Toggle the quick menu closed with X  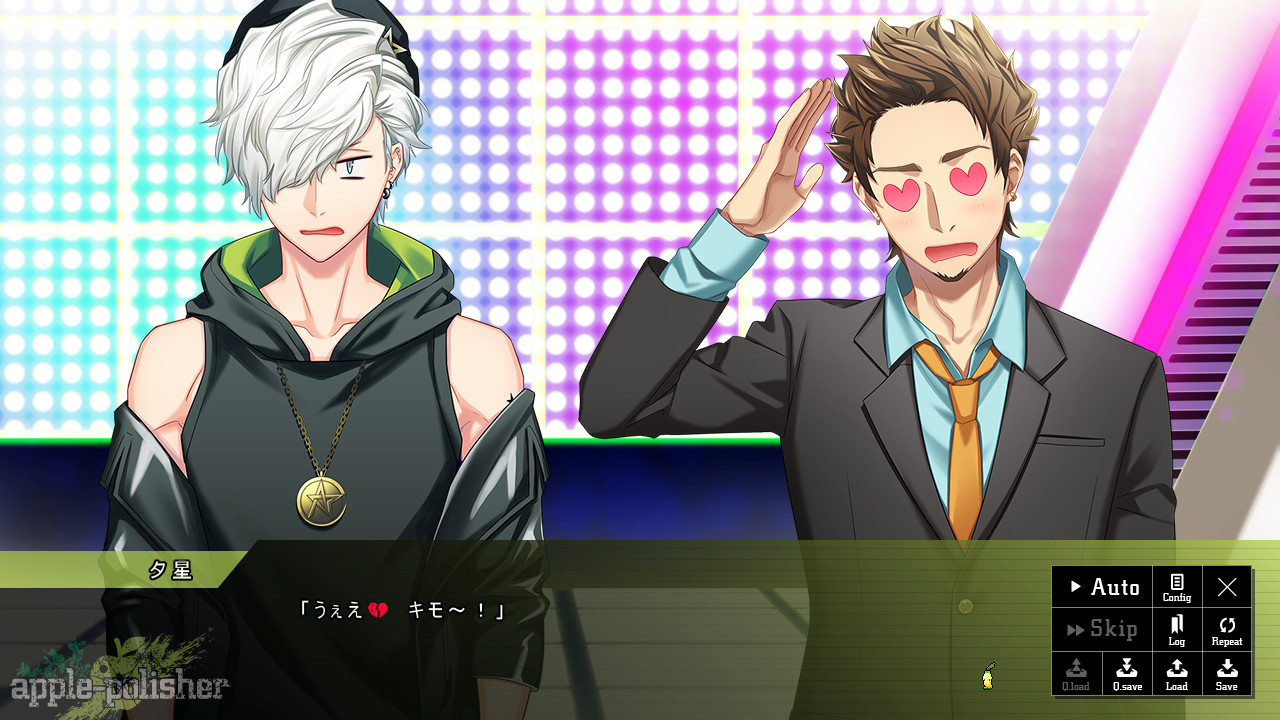point(1227,588)
